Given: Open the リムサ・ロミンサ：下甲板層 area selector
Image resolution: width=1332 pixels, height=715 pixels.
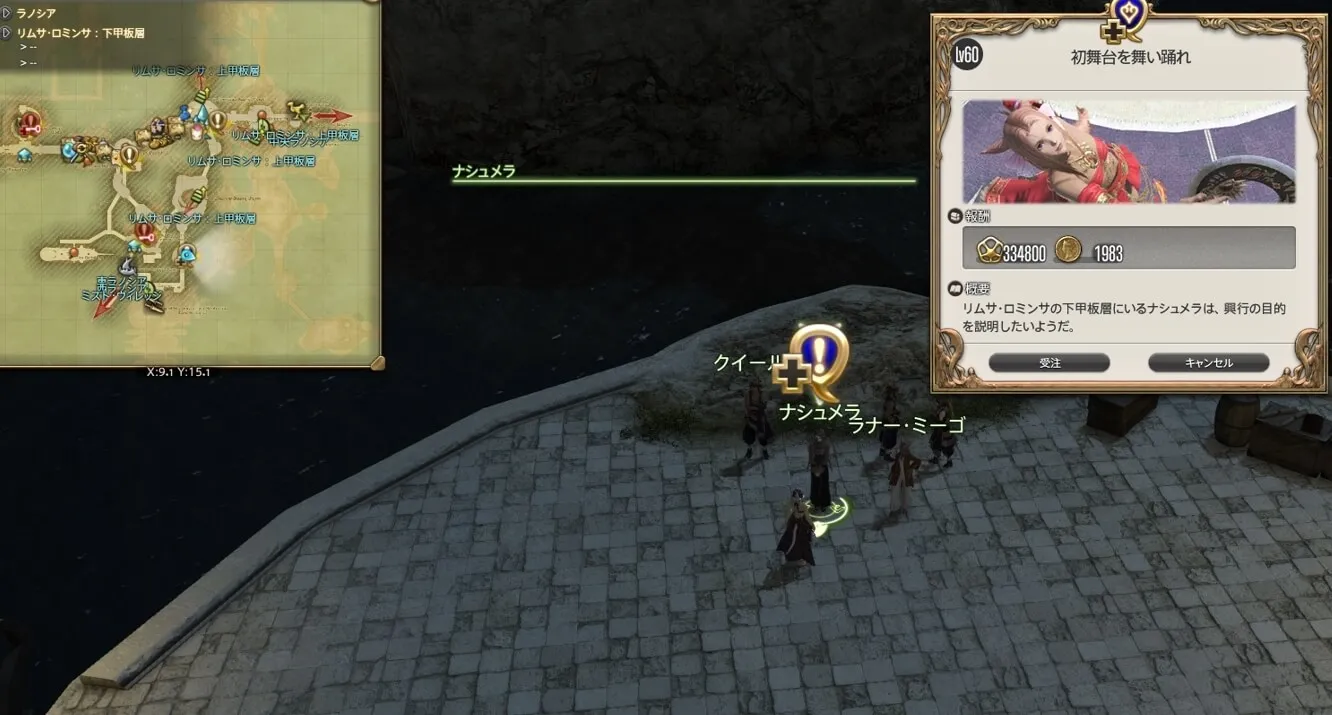Looking at the screenshot, I should tap(7, 33).
